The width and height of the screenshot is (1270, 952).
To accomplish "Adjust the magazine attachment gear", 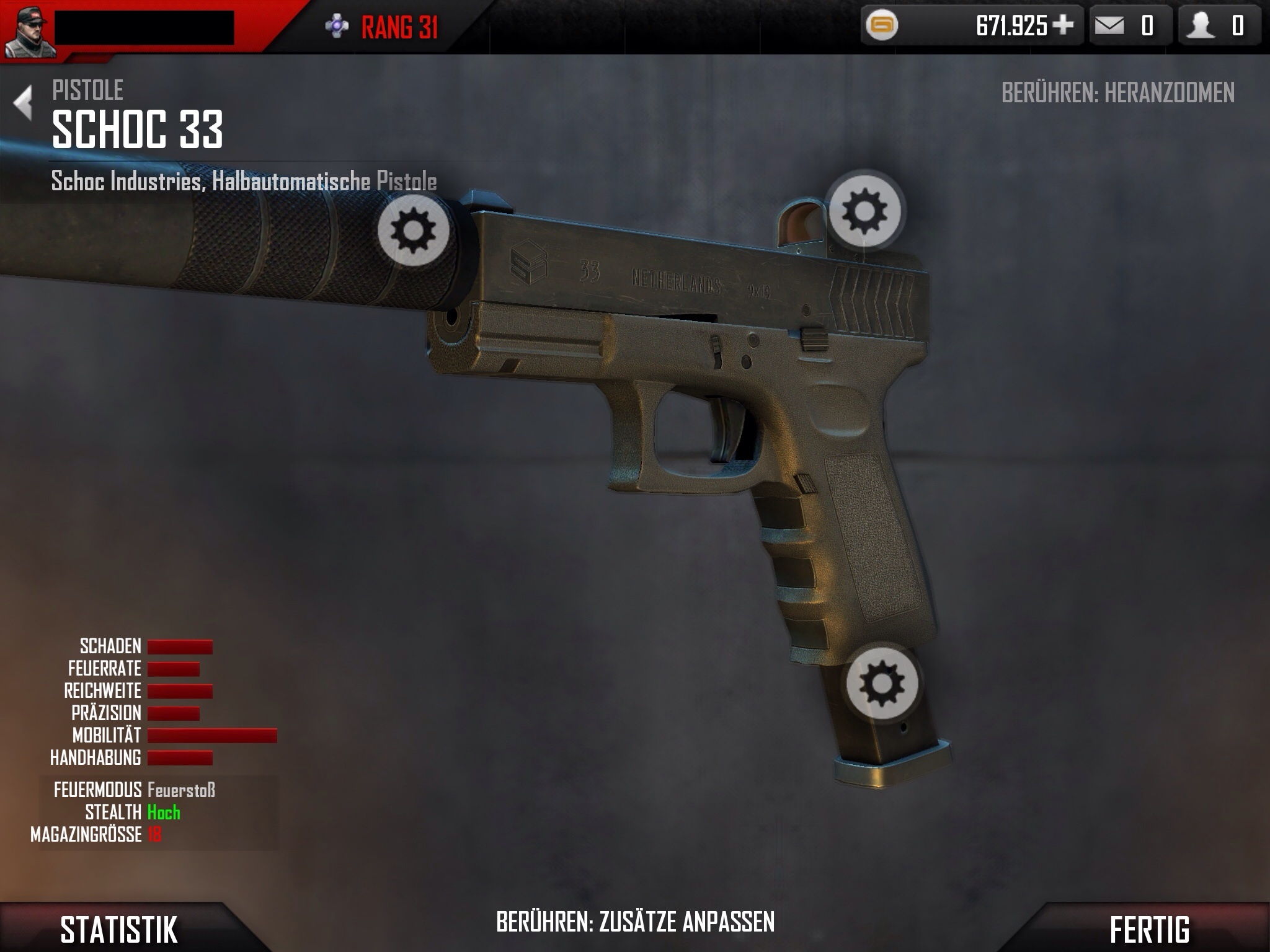I will tap(882, 683).
